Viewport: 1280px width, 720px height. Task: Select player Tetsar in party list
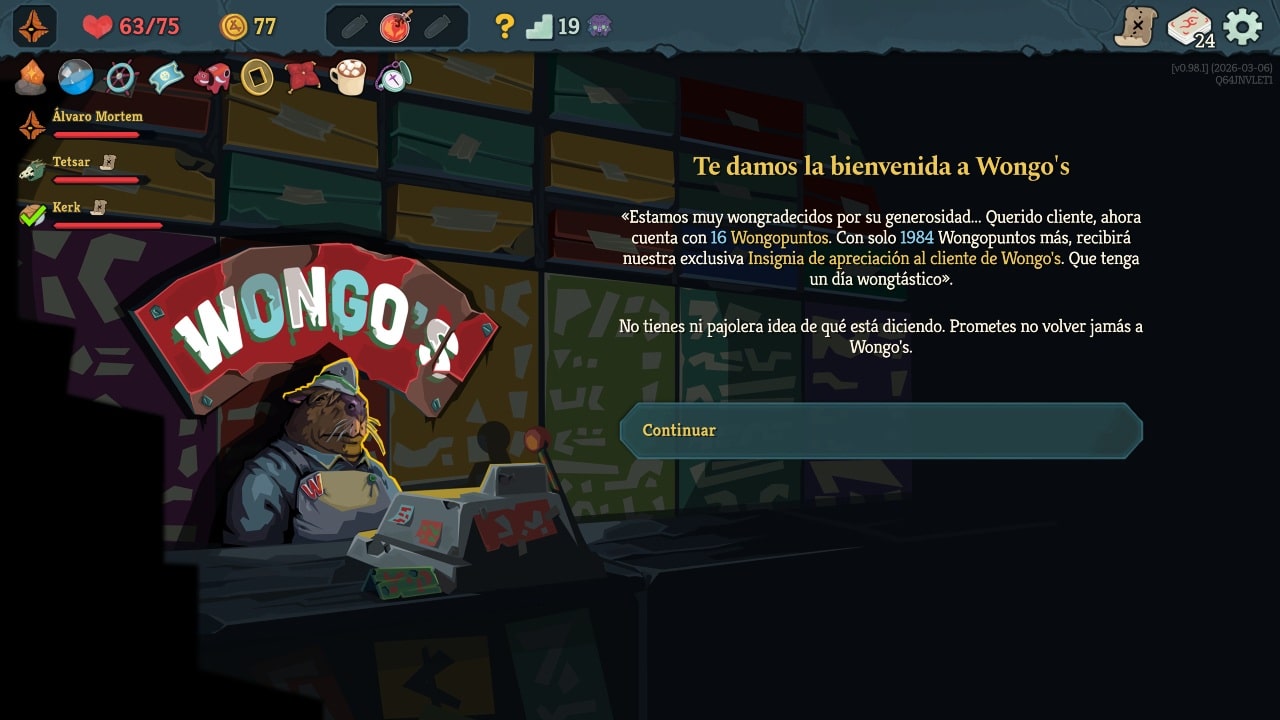click(71, 162)
